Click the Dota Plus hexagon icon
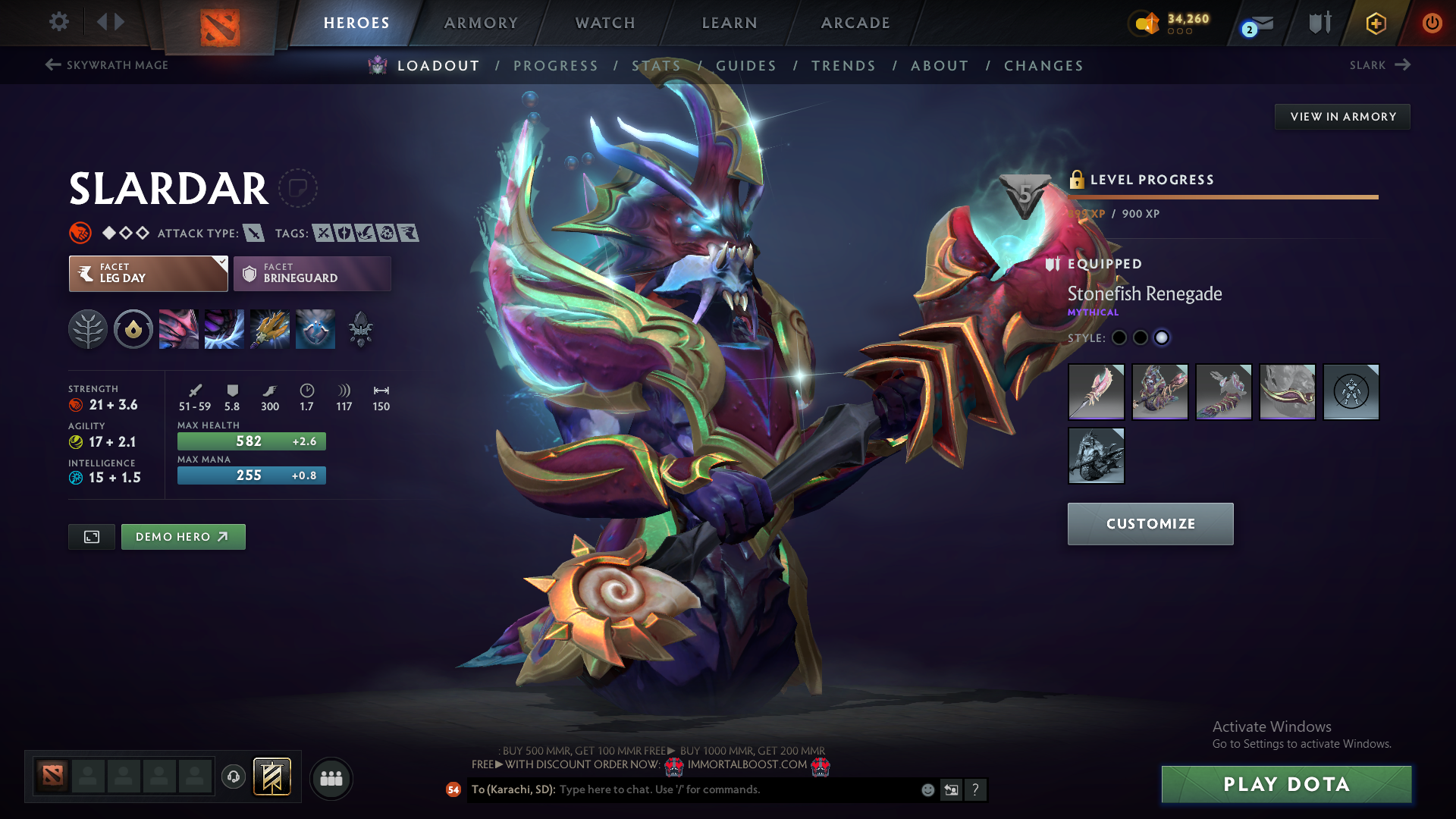 coord(1375,23)
